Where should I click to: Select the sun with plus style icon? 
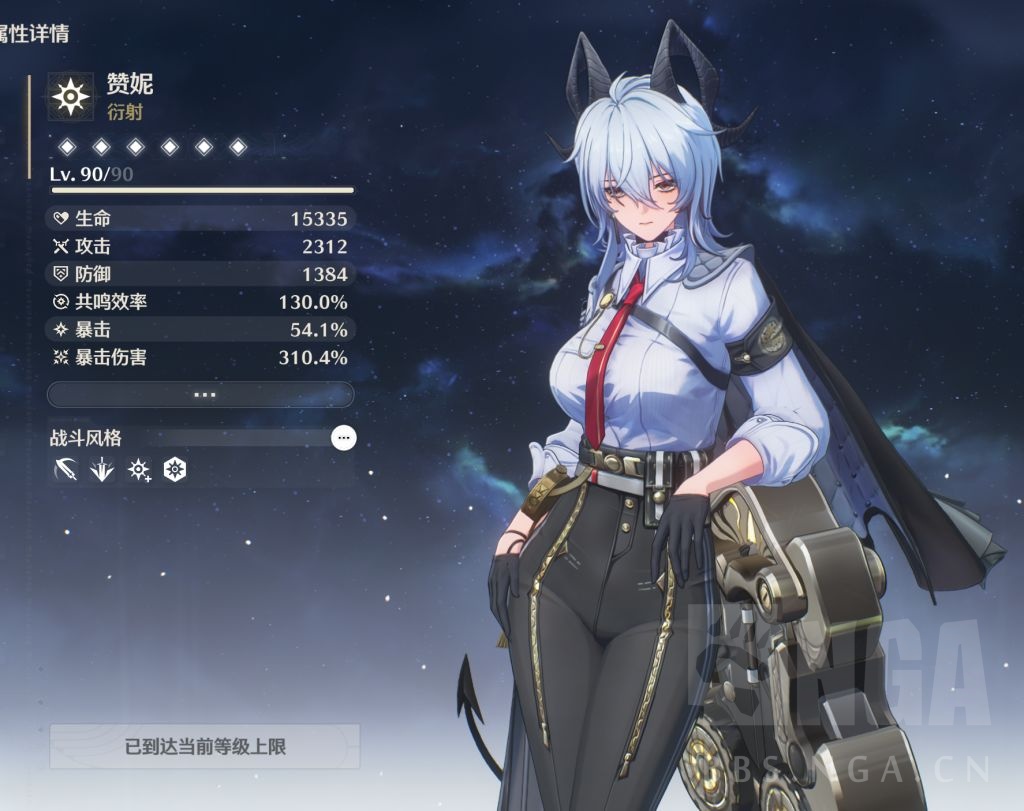[x=138, y=469]
